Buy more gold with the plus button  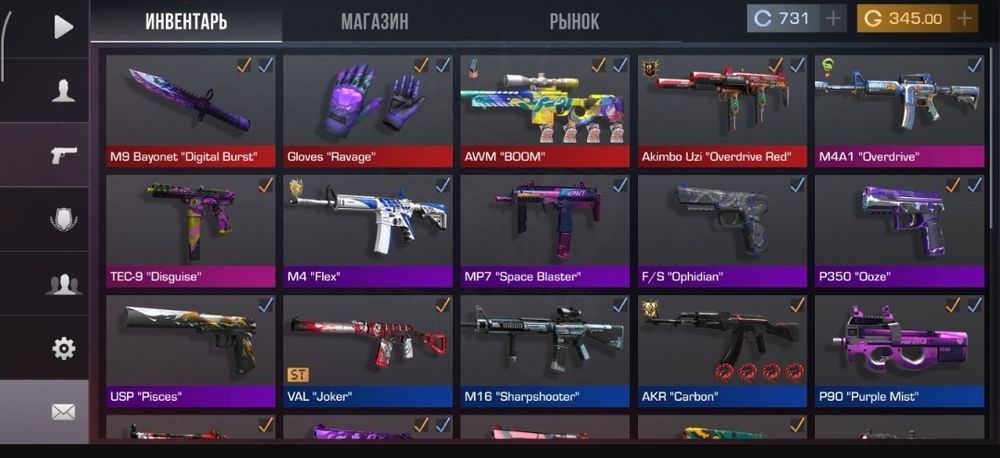pyautogui.click(x=964, y=18)
